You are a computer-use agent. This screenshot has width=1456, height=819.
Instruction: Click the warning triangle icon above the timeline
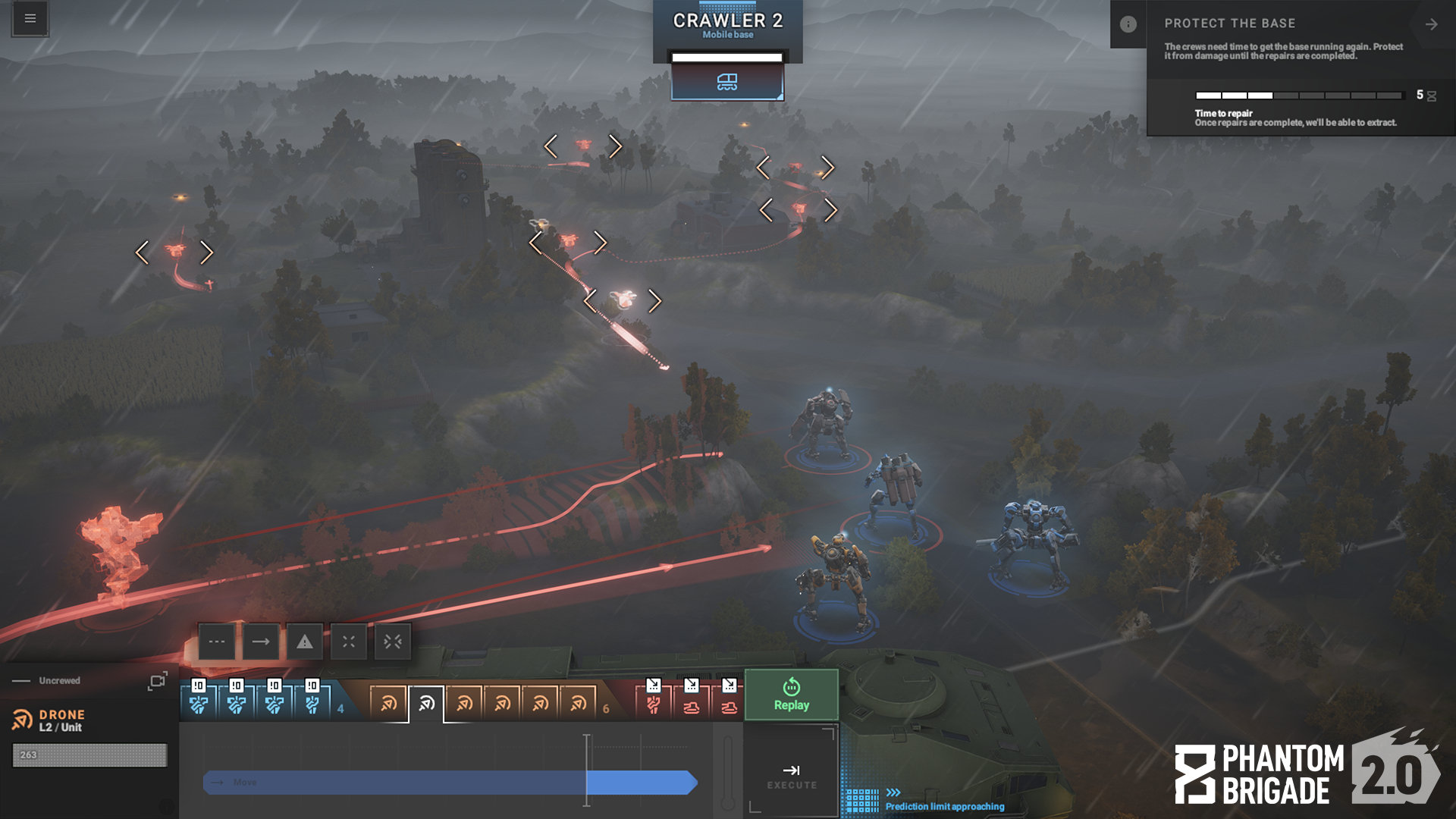304,642
